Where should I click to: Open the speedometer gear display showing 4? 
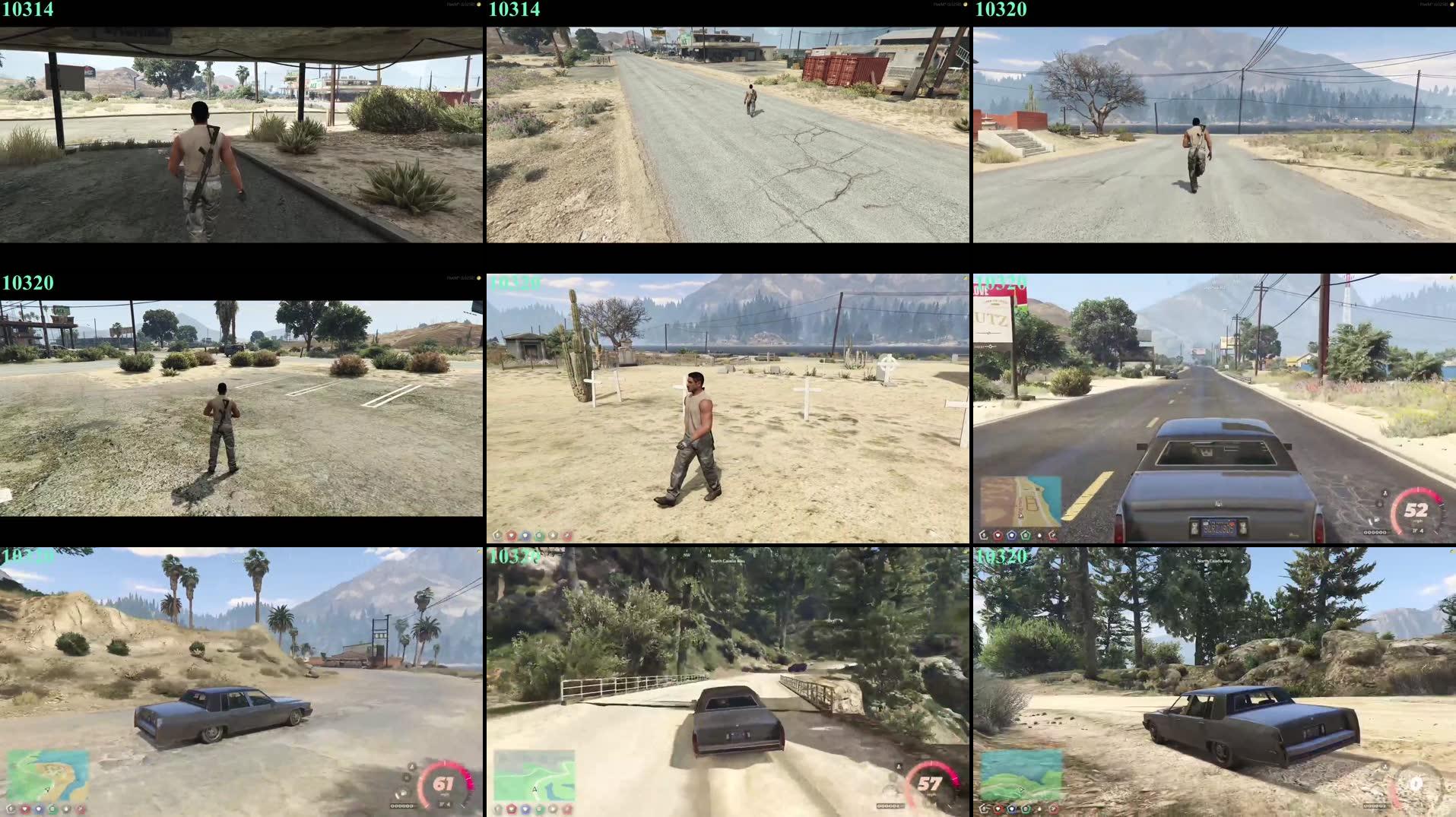(1419, 532)
